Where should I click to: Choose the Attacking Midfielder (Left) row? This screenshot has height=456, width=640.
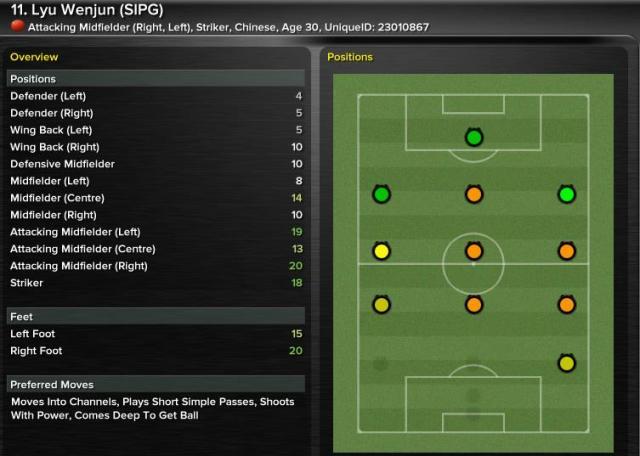155,232
